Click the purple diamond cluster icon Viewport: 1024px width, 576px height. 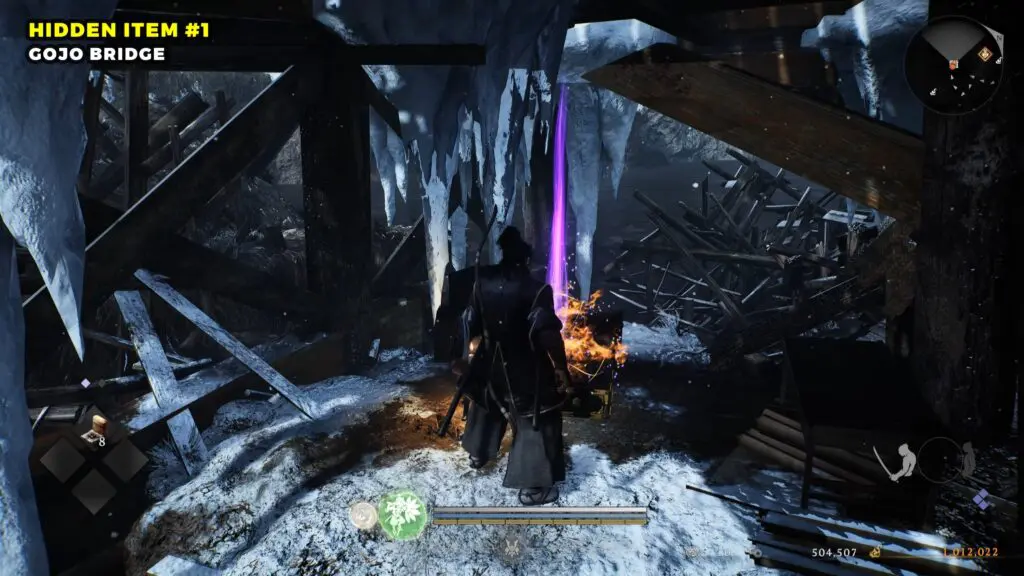pos(983,498)
